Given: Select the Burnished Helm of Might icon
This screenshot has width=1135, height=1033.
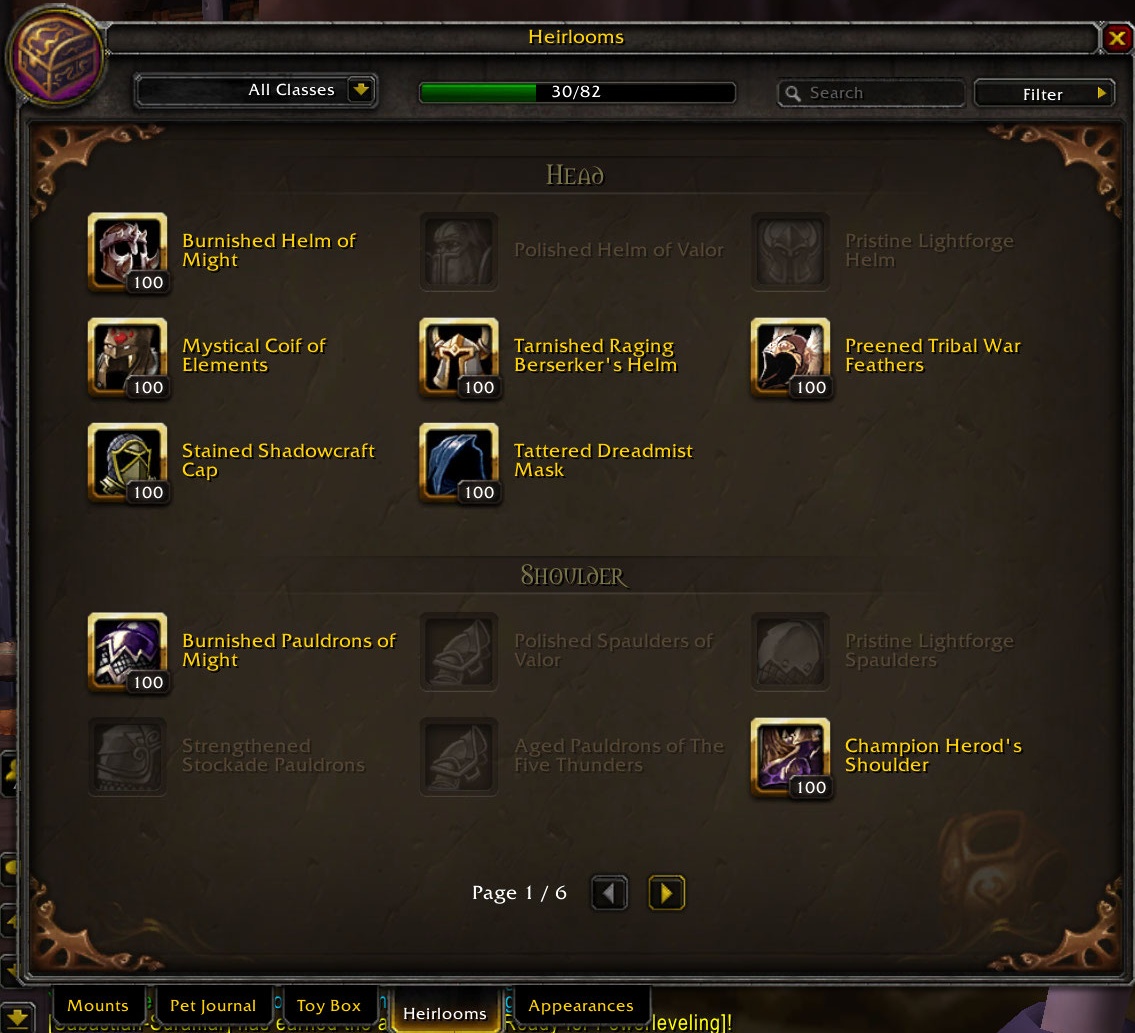Looking at the screenshot, I should (x=128, y=251).
